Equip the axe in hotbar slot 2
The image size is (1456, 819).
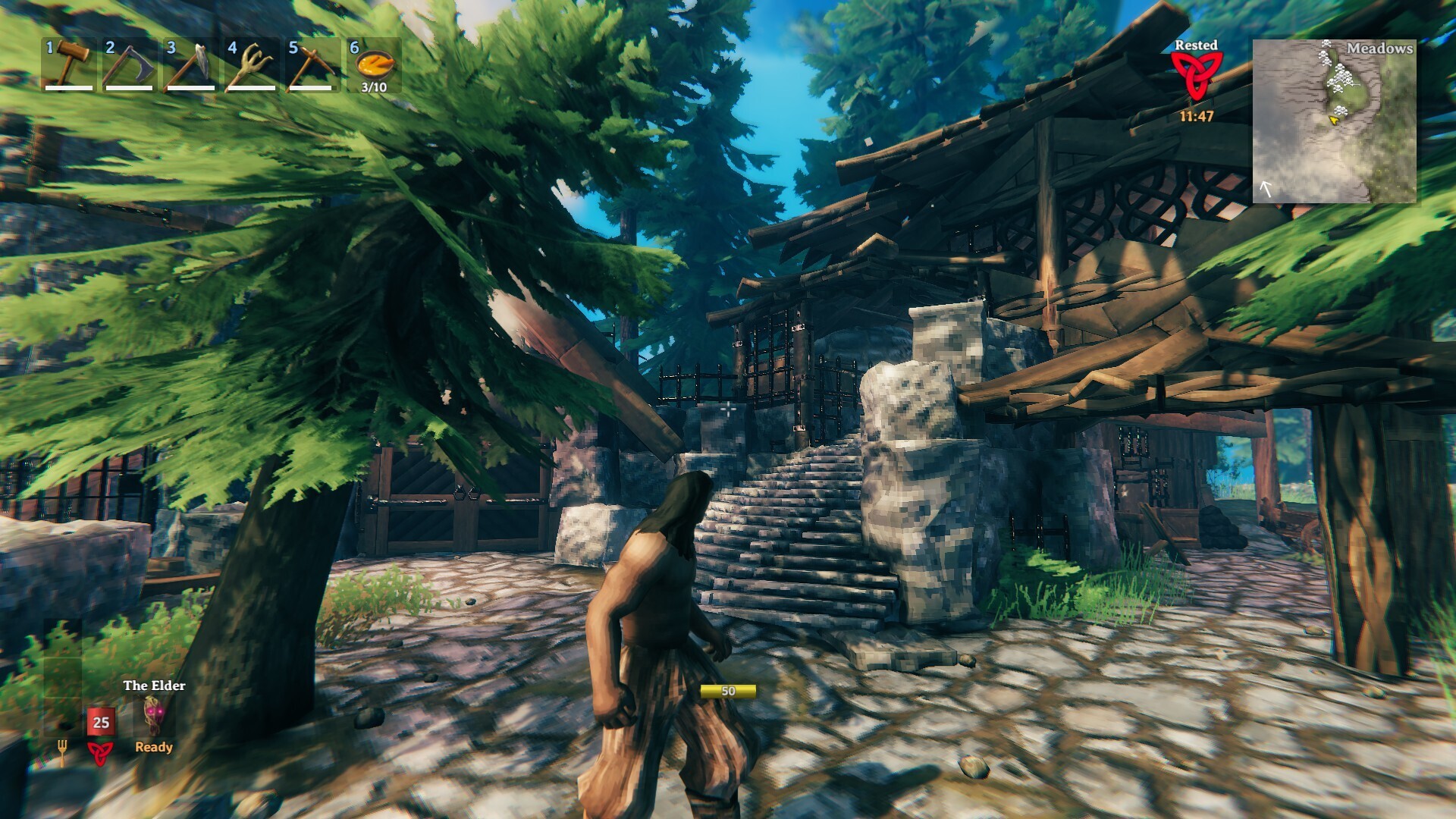pyautogui.click(x=130, y=64)
